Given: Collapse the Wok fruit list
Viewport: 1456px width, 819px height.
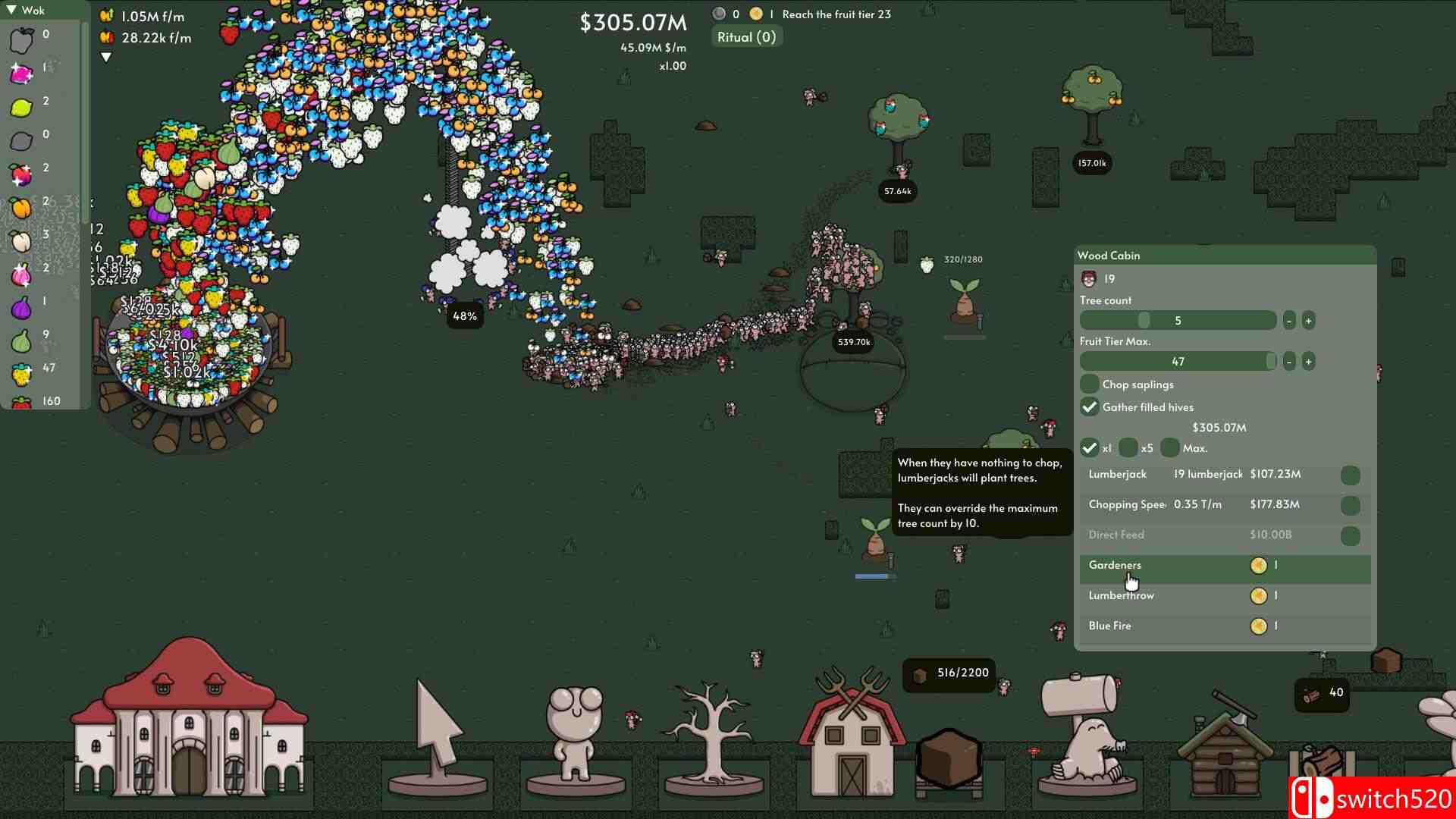Looking at the screenshot, I should (x=13, y=11).
